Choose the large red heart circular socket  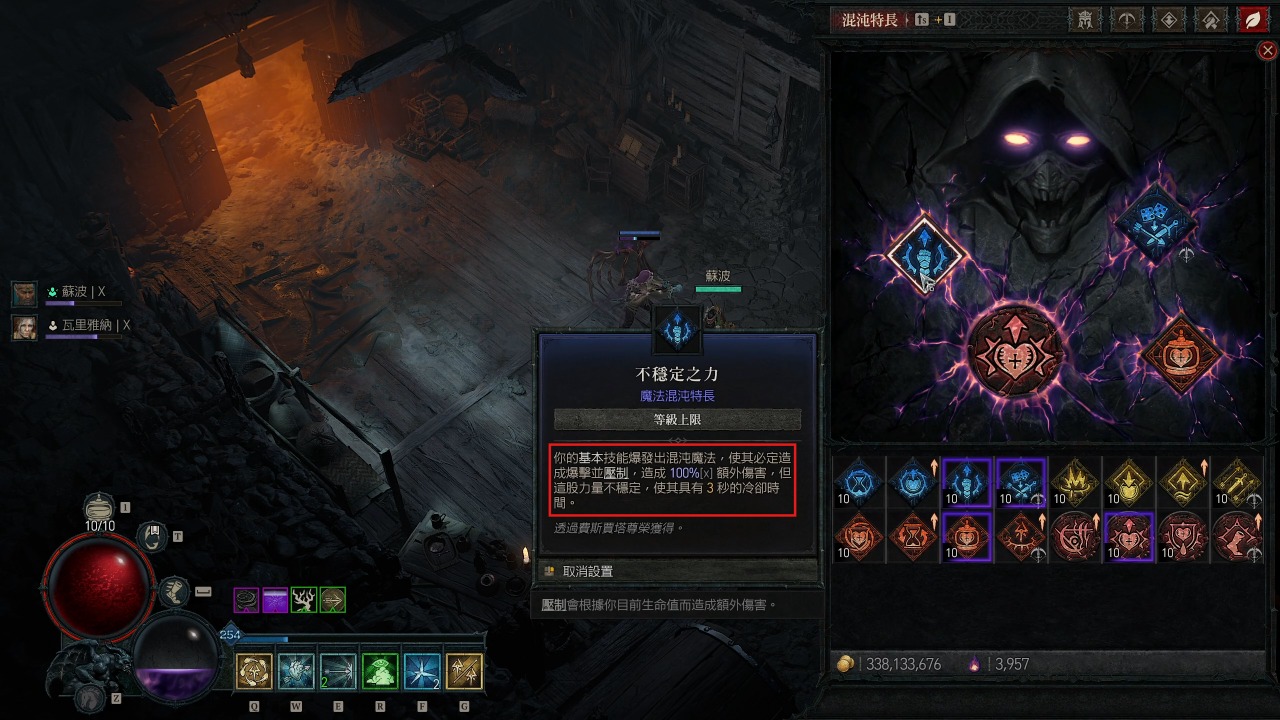pos(1016,351)
